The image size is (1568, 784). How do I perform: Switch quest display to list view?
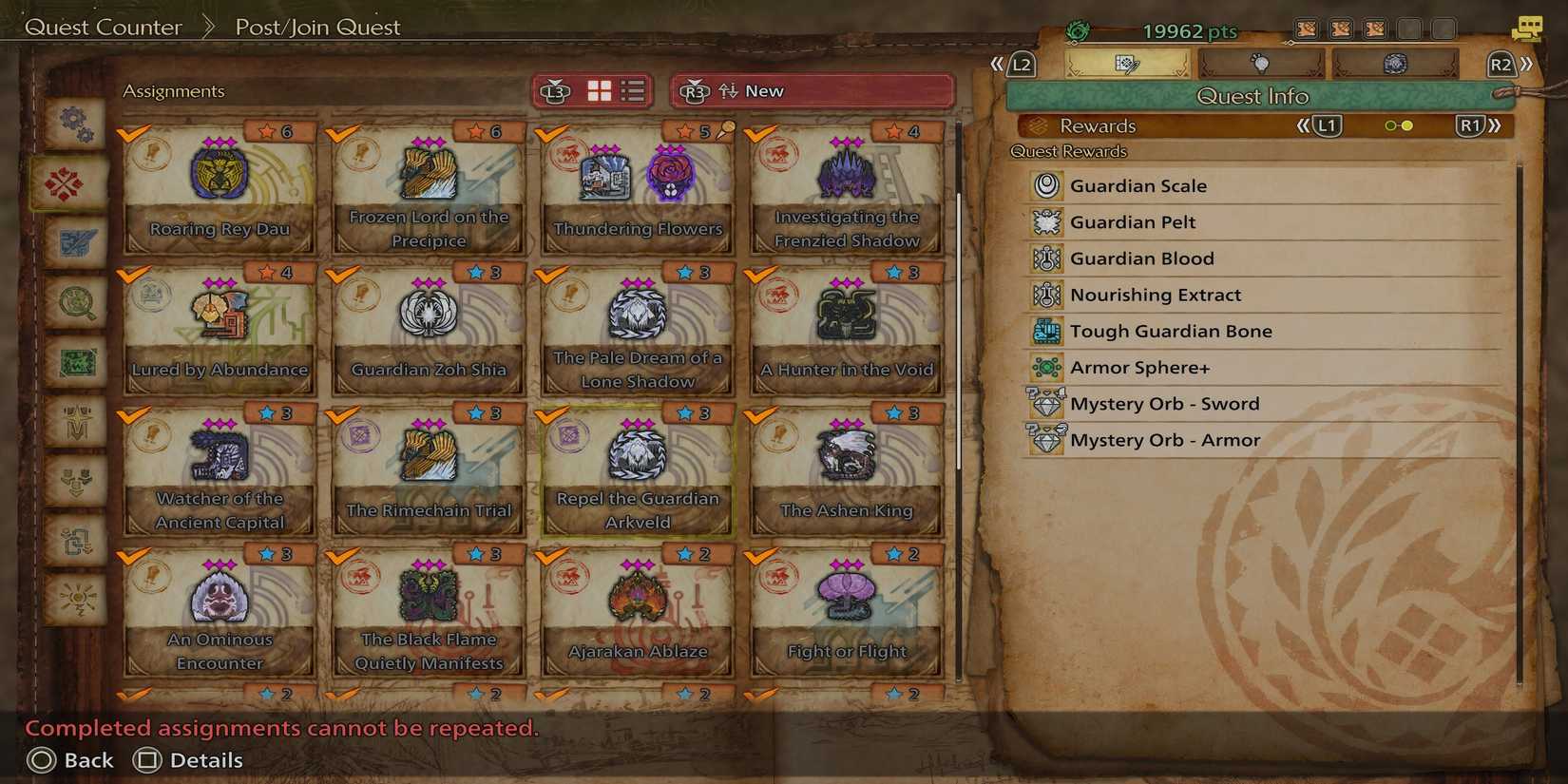coord(632,90)
